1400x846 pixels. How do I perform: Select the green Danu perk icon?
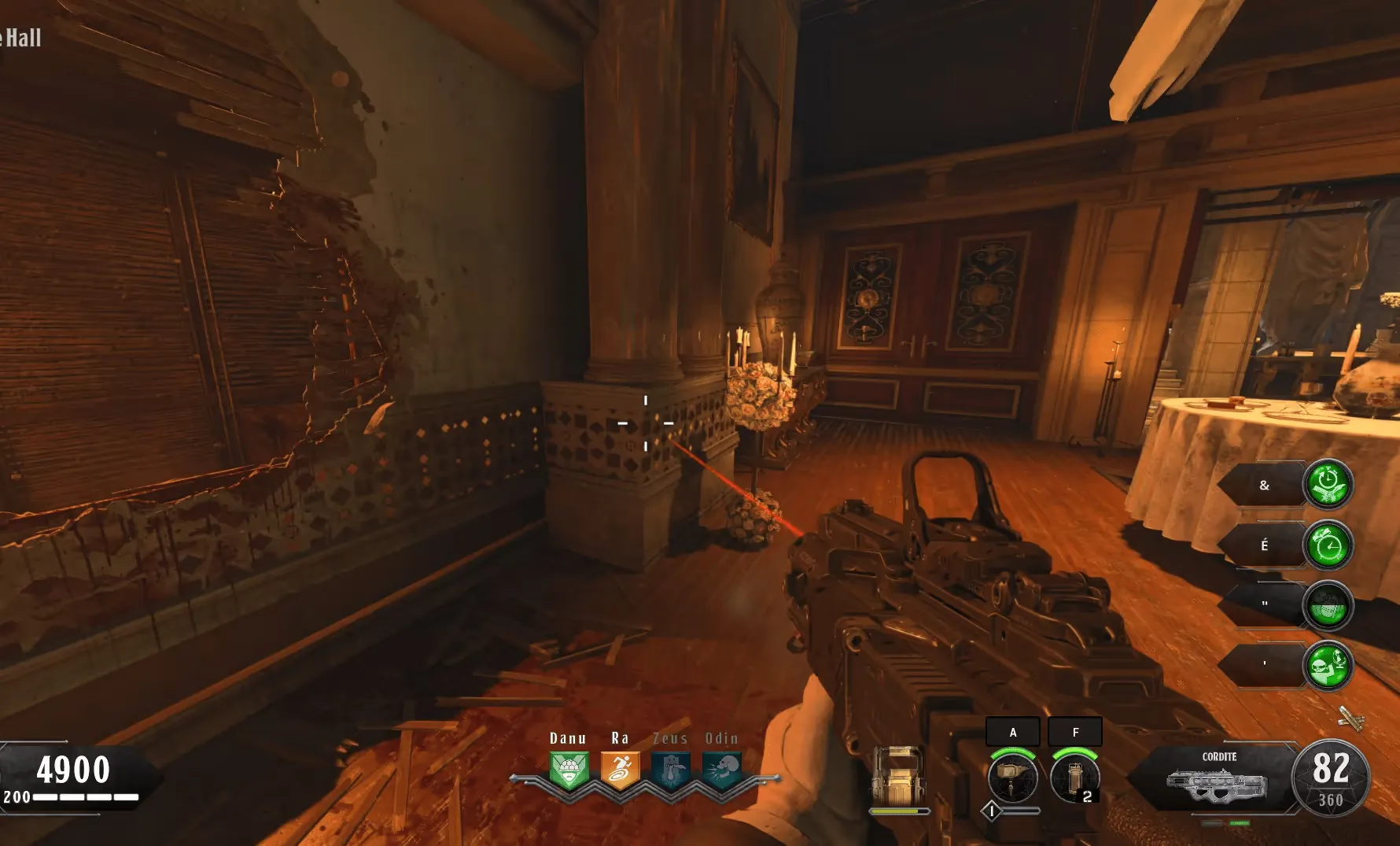569,770
